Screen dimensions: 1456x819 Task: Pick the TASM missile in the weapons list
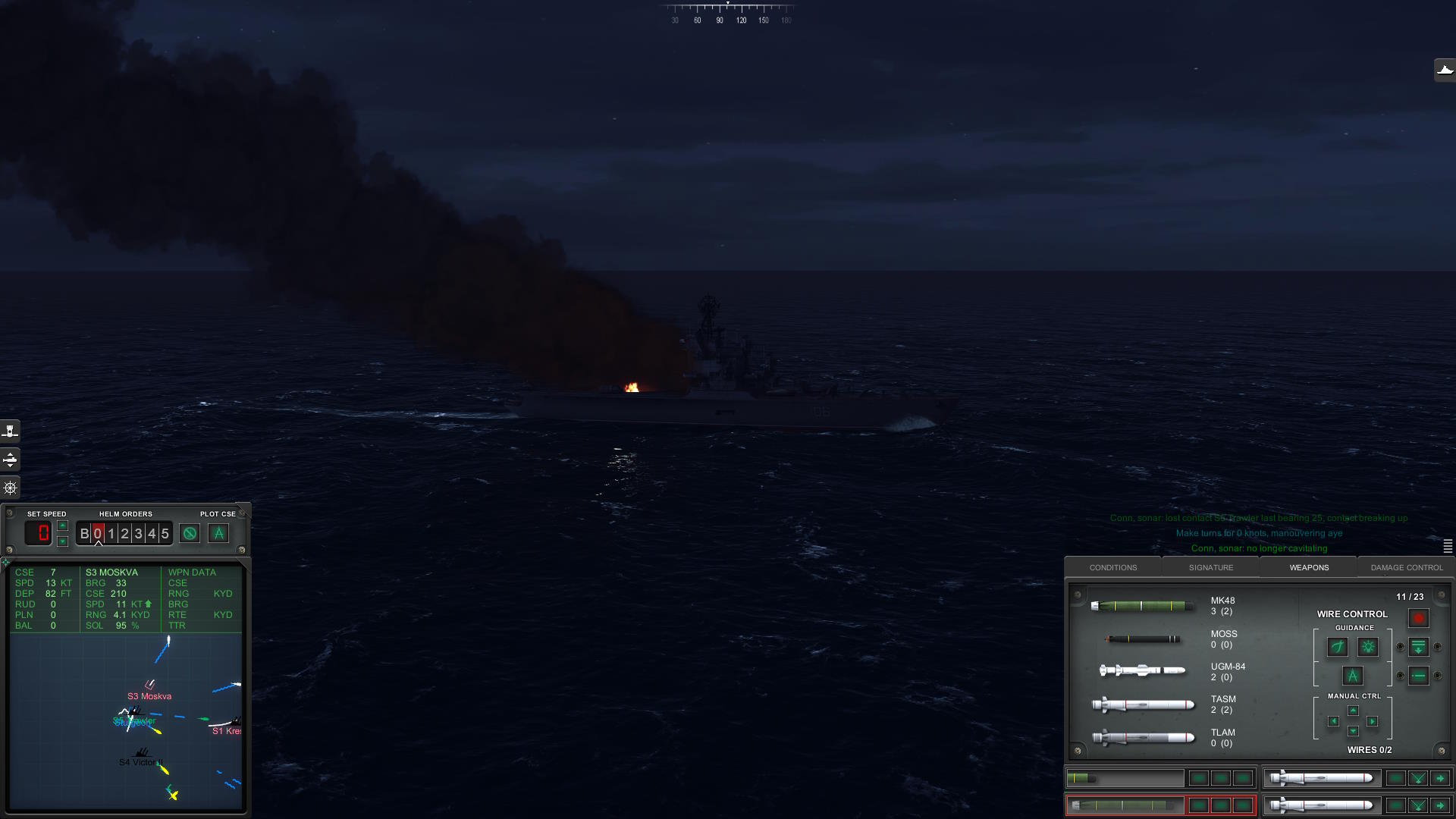(1142, 705)
